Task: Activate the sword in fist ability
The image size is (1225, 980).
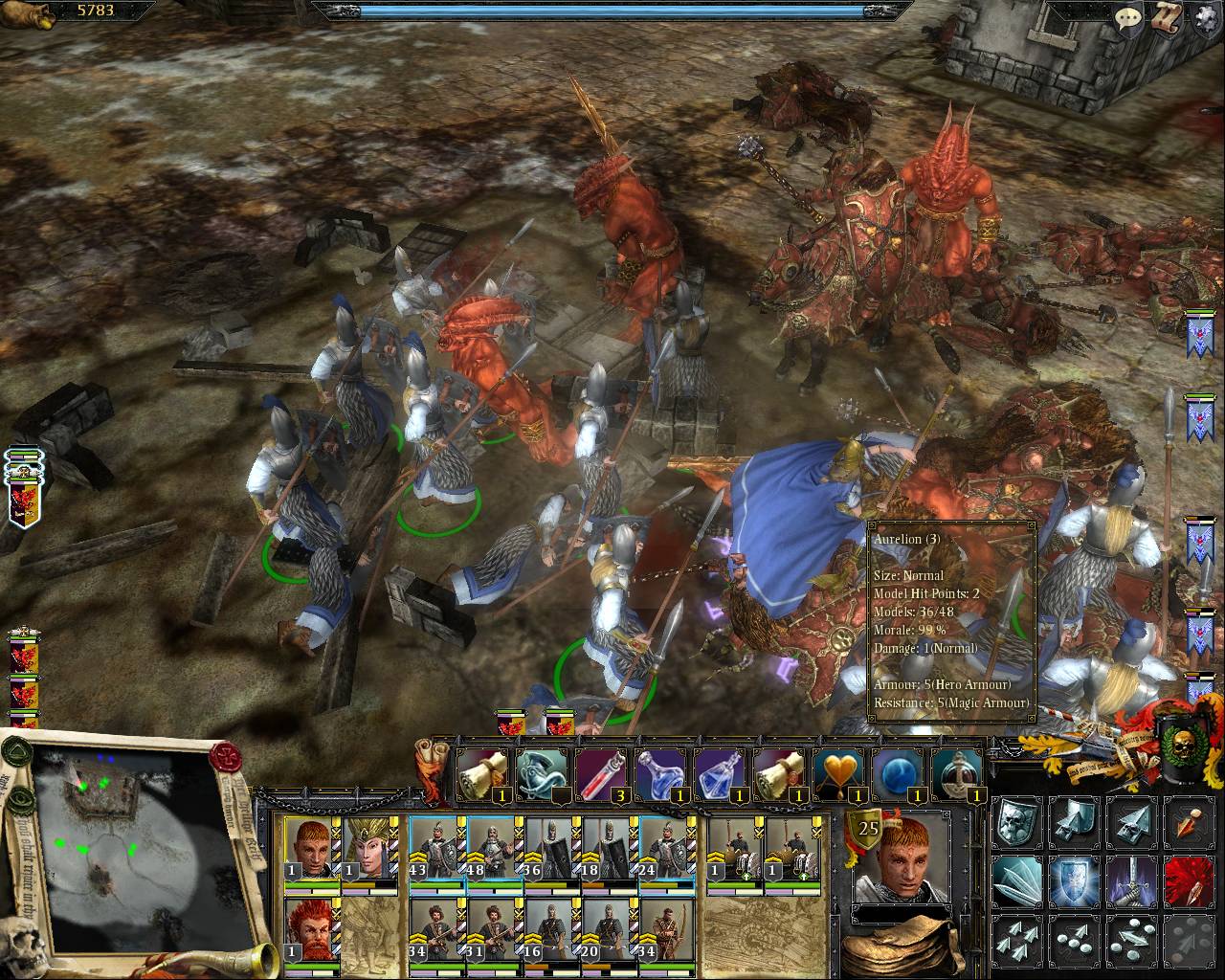Action: point(1131,880)
